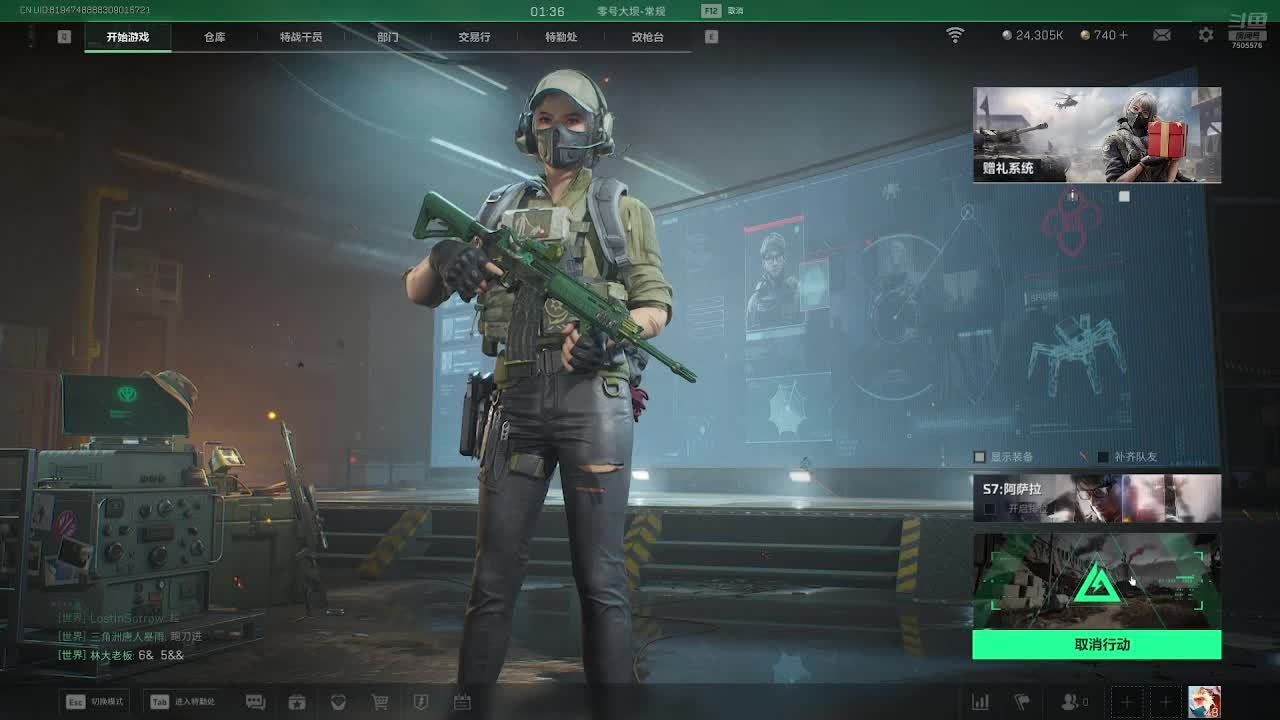Viewport: 1280px width, 720px height.
Task: Toggle the 显示装备 checkbox
Action: (980, 457)
